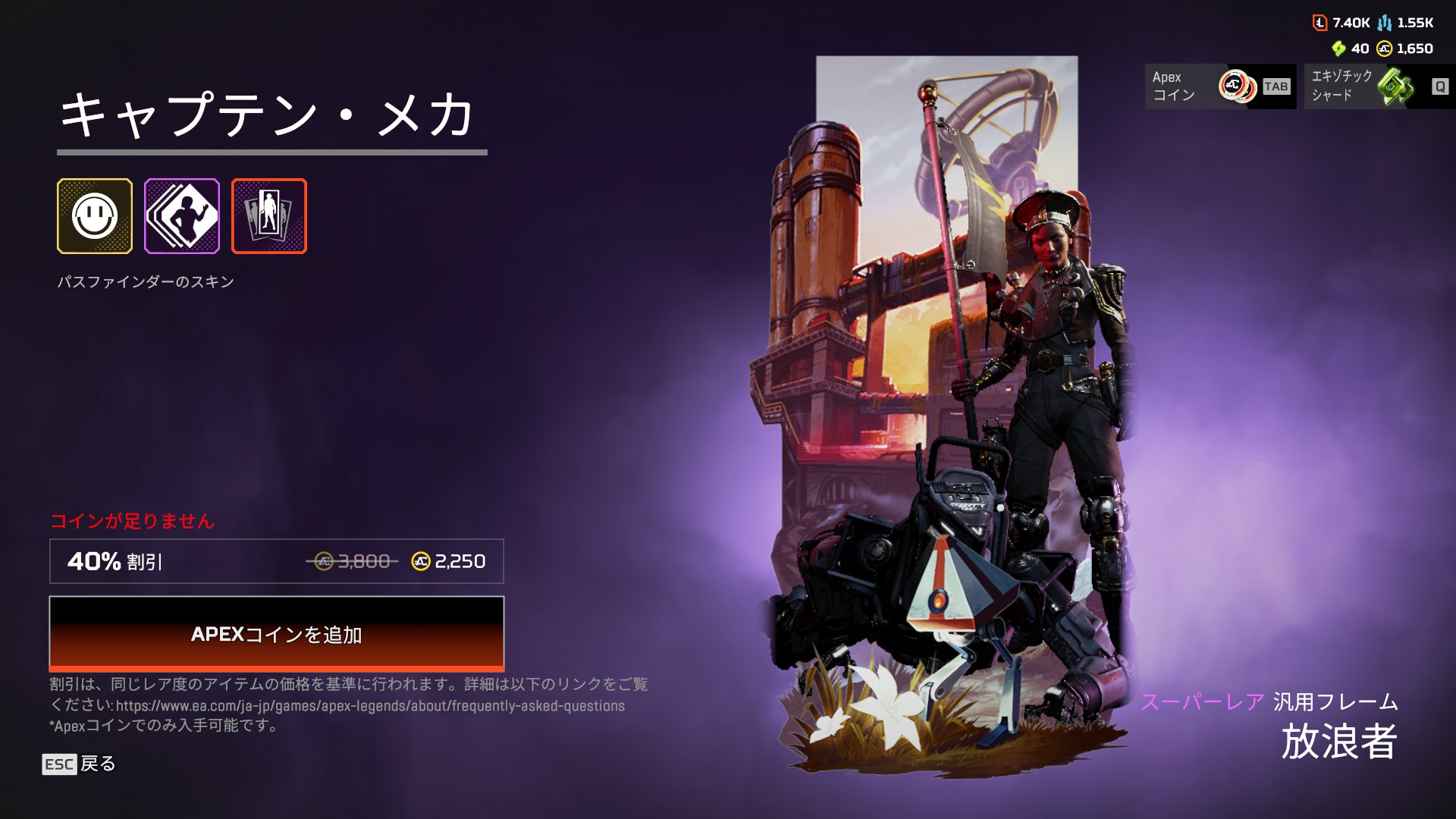Add Apex Coins with the orange button
The image size is (1456, 819).
[x=276, y=634]
